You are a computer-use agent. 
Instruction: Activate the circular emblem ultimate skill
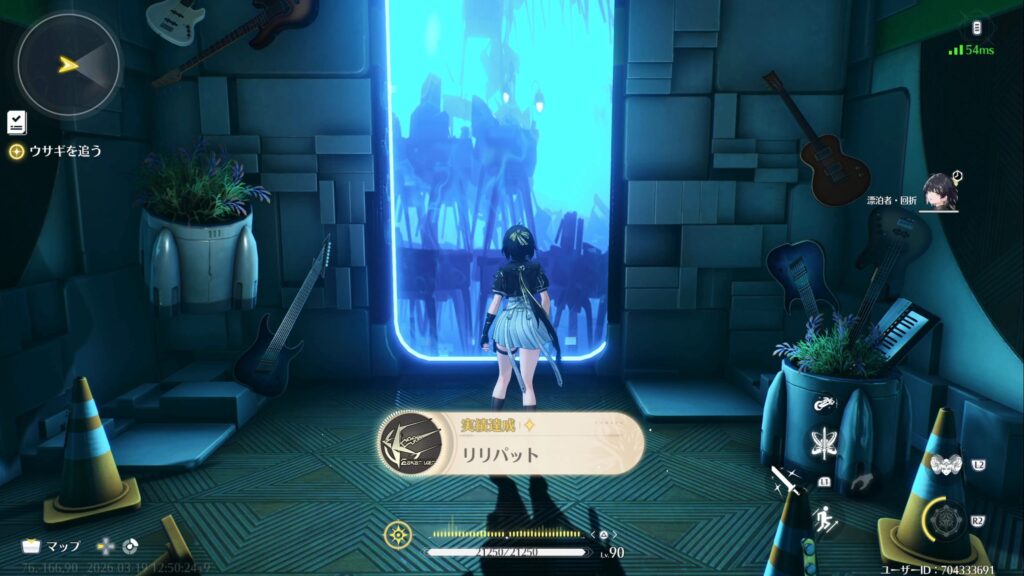[945, 519]
